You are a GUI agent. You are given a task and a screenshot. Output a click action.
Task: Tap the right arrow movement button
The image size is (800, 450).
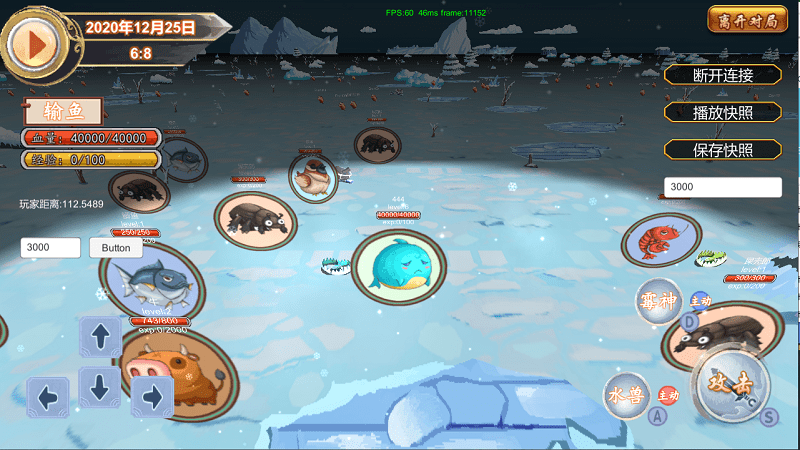pyautogui.click(x=152, y=397)
